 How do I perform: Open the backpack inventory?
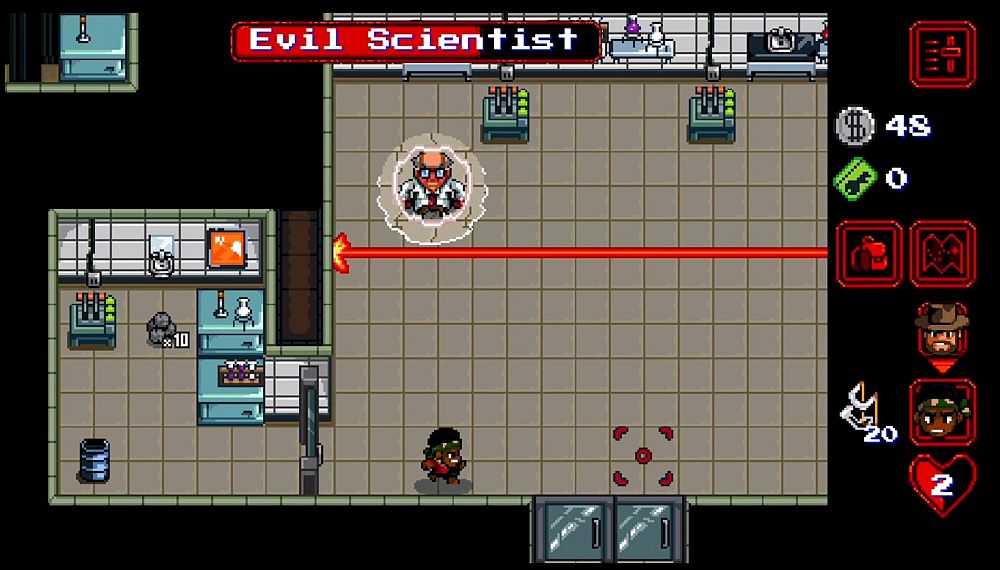pyautogui.click(x=869, y=254)
